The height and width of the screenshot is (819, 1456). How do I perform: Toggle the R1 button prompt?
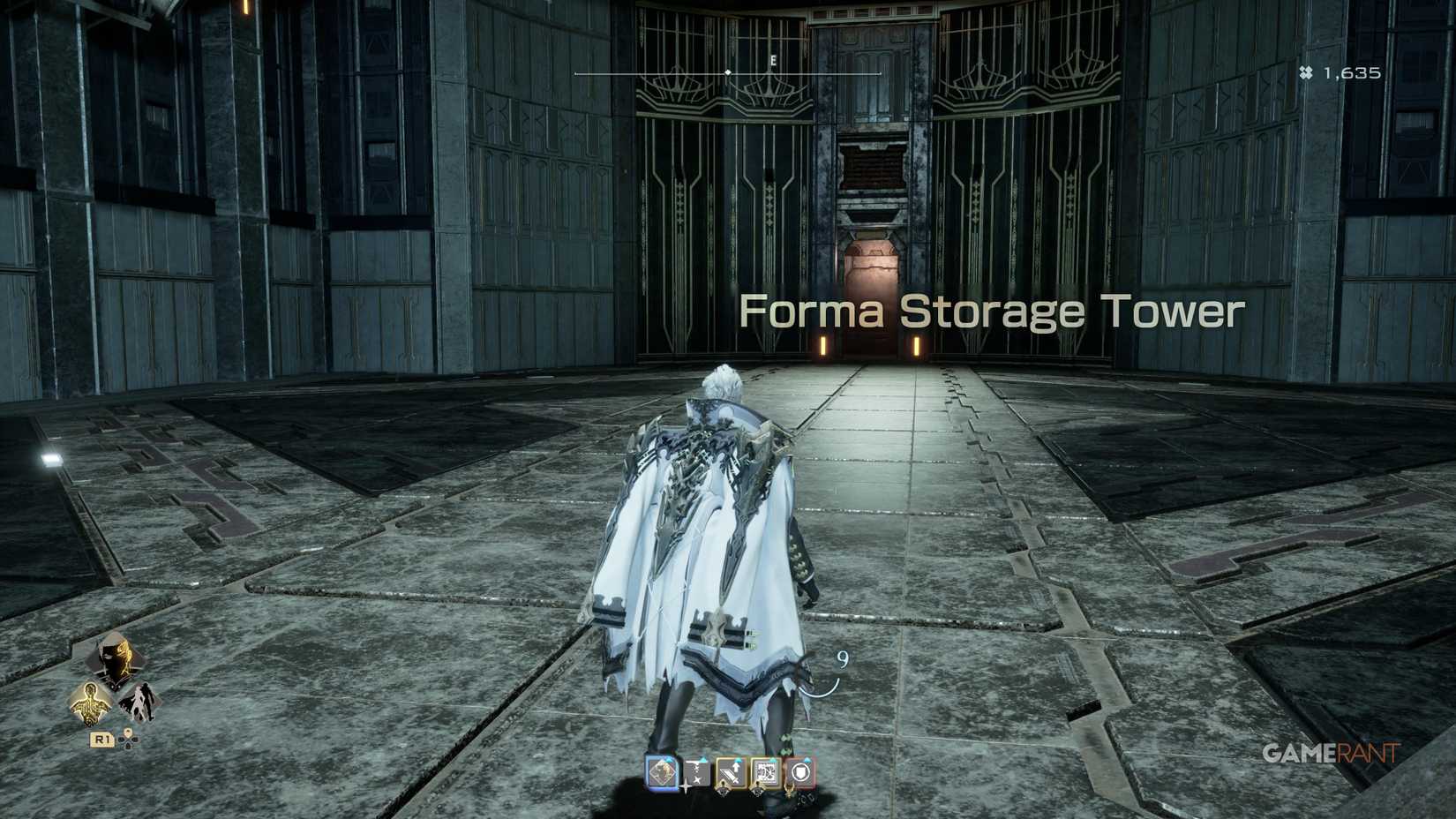[x=101, y=740]
